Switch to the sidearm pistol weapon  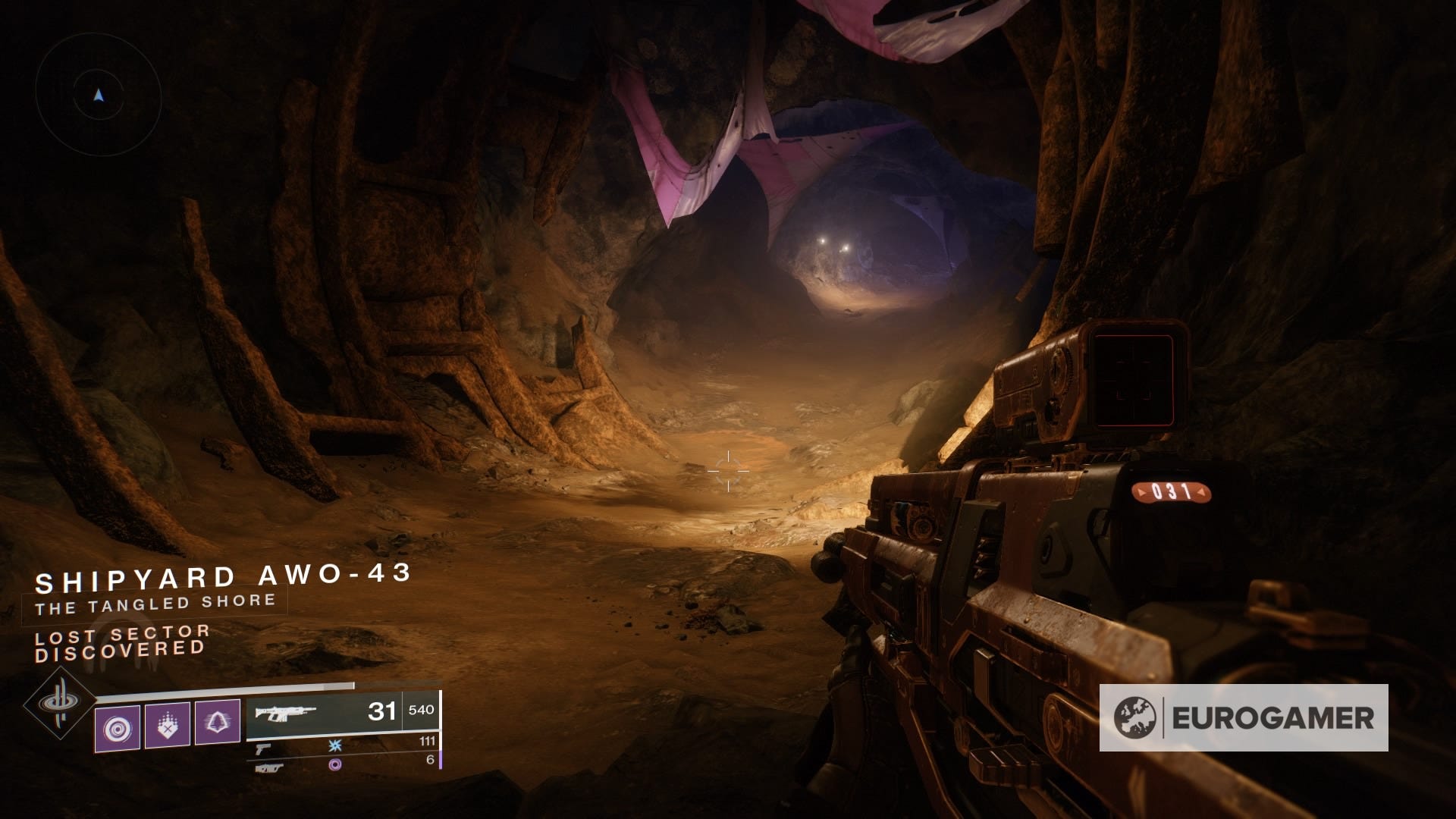click(x=263, y=747)
